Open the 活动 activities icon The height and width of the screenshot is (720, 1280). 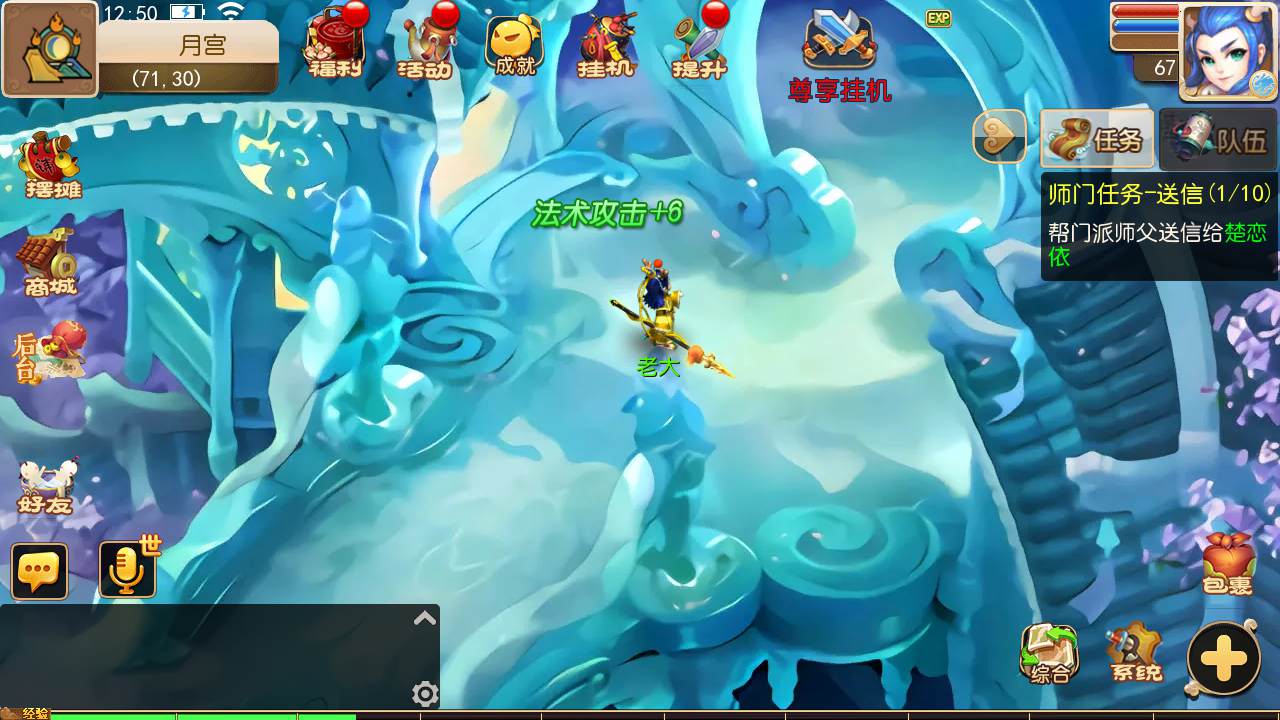point(423,45)
